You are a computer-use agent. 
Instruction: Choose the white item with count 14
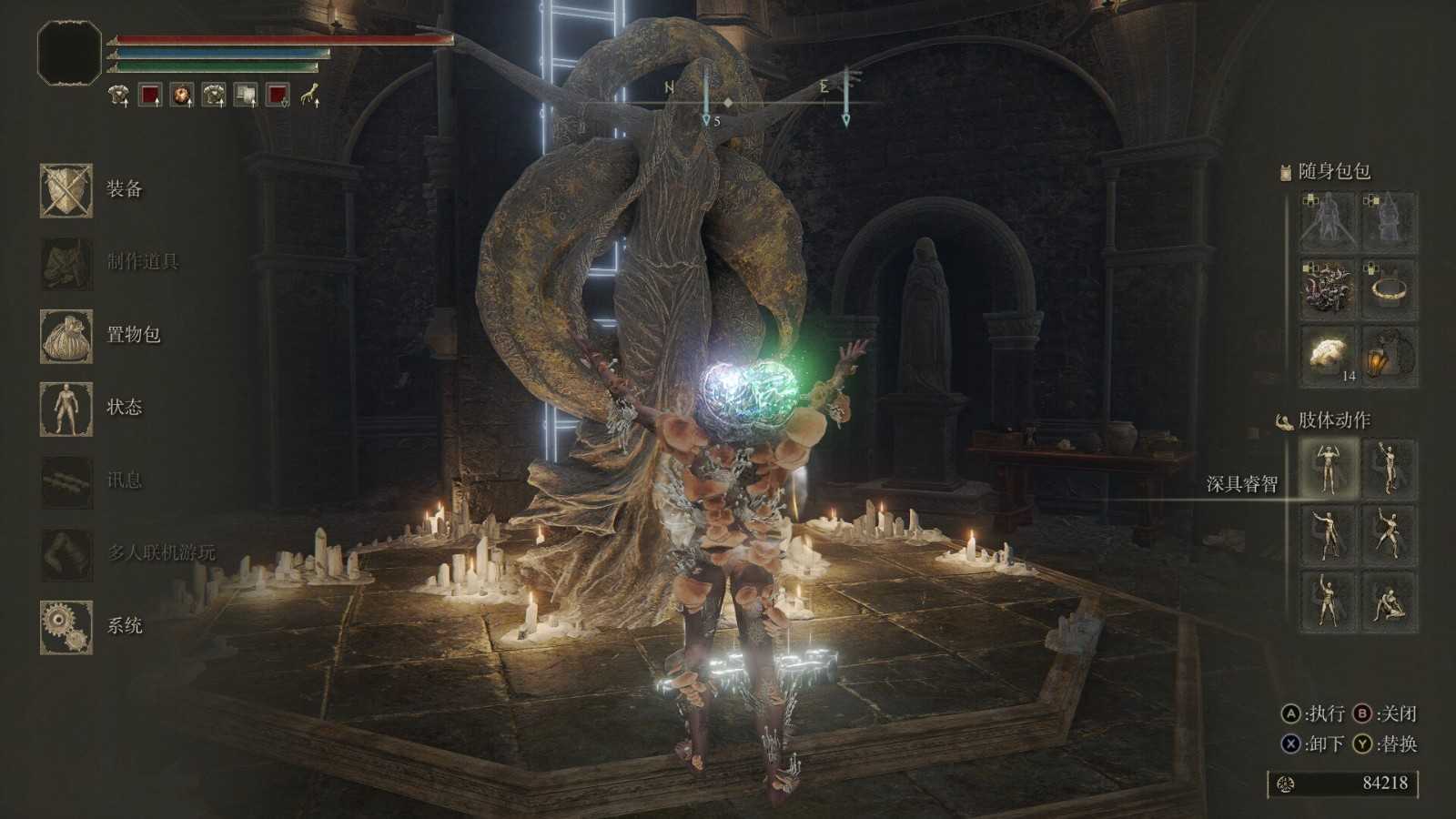(1328, 355)
